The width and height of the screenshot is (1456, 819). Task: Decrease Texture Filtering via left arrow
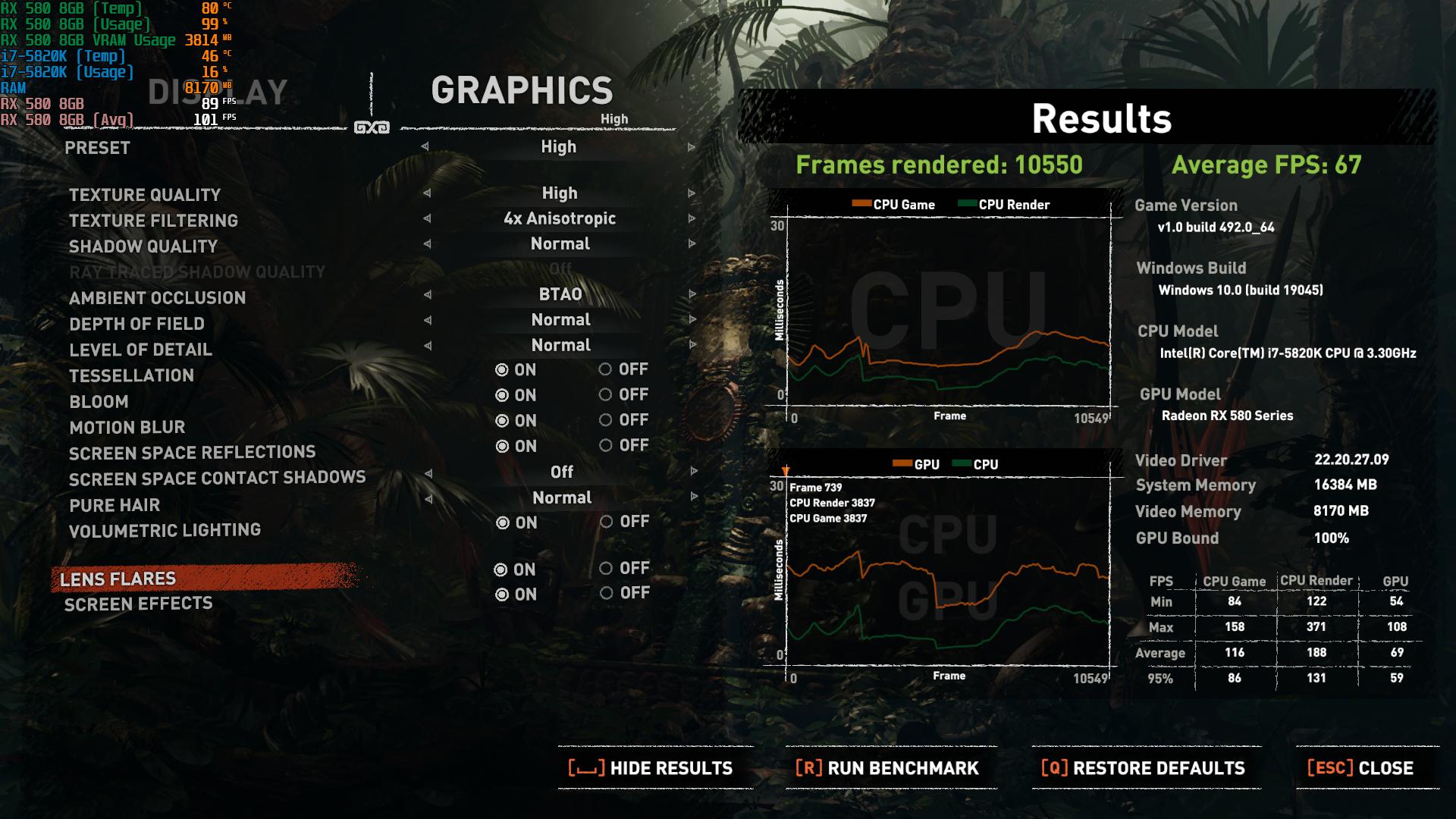tap(430, 219)
